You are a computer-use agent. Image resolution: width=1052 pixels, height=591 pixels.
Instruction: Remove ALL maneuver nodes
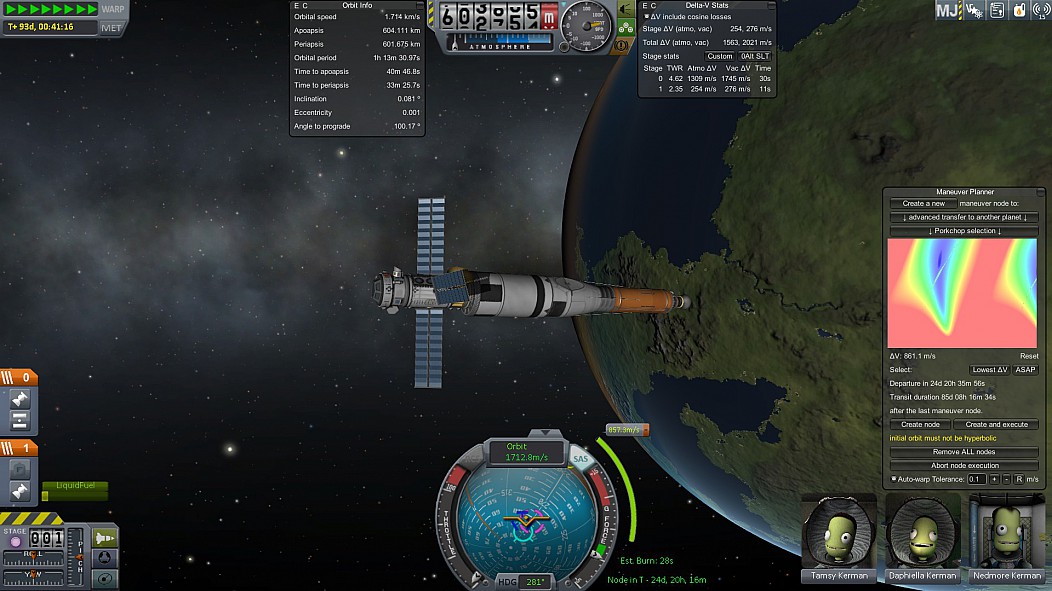click(x=964, y=452)
